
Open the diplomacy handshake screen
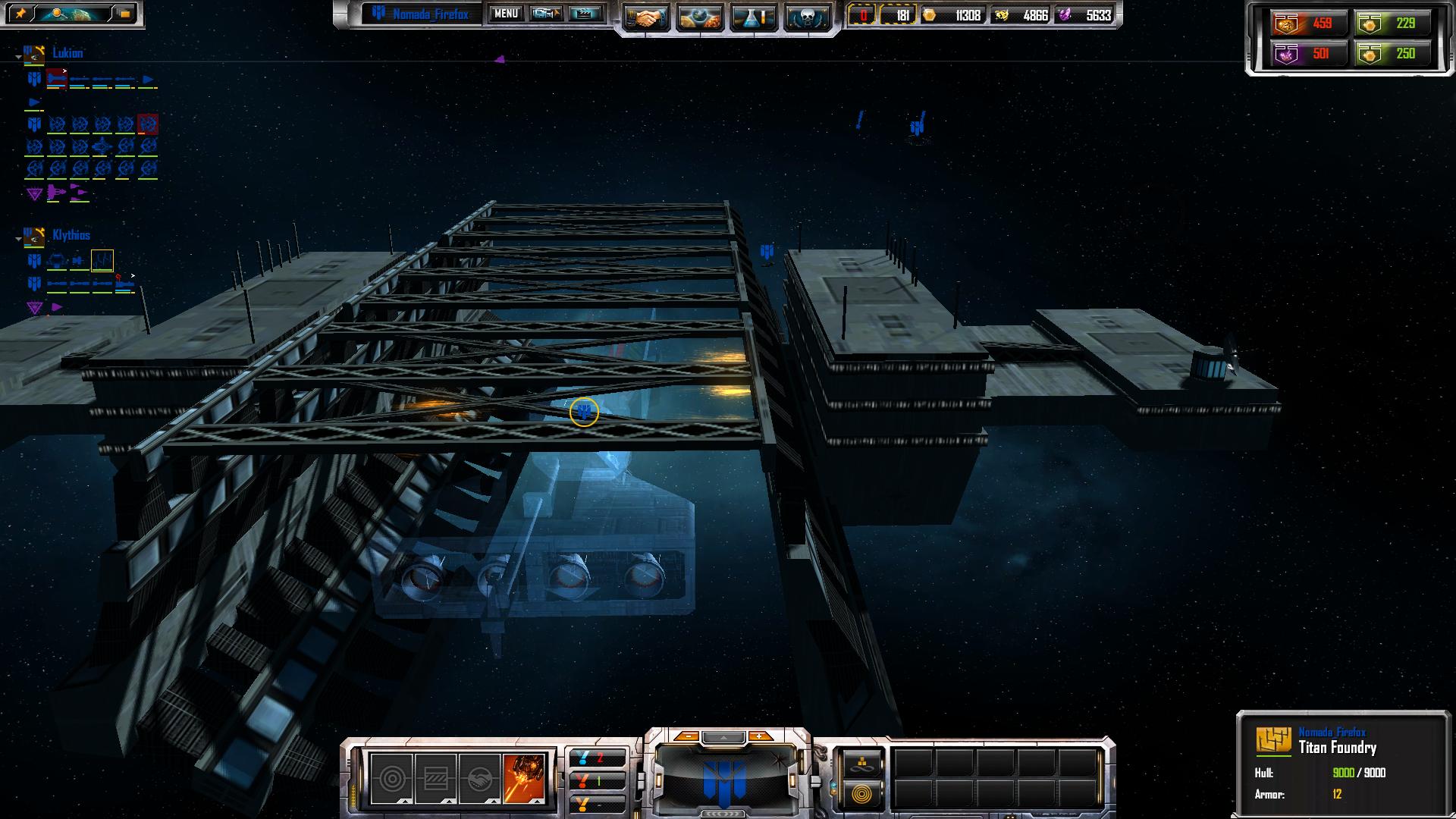647,17
